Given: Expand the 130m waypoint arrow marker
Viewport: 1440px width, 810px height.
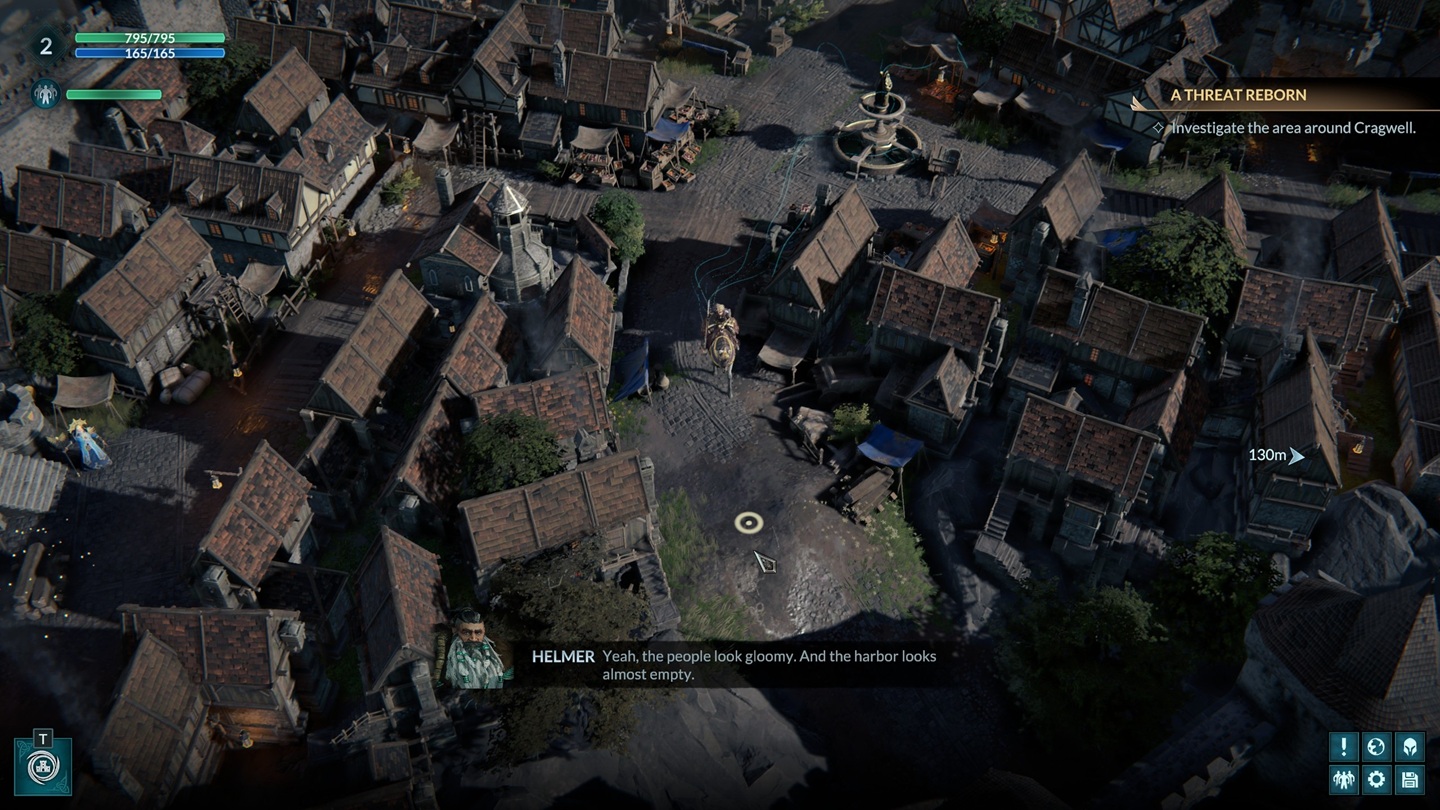Looking at the screenshot, I should pyautogui.click(x=1296, y=456).
